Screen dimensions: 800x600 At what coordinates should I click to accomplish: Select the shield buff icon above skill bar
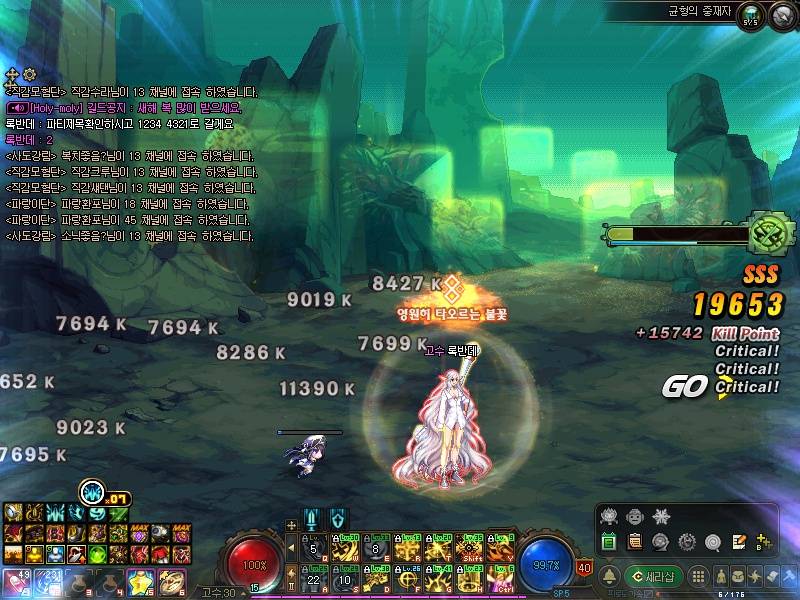coord(338,519)
